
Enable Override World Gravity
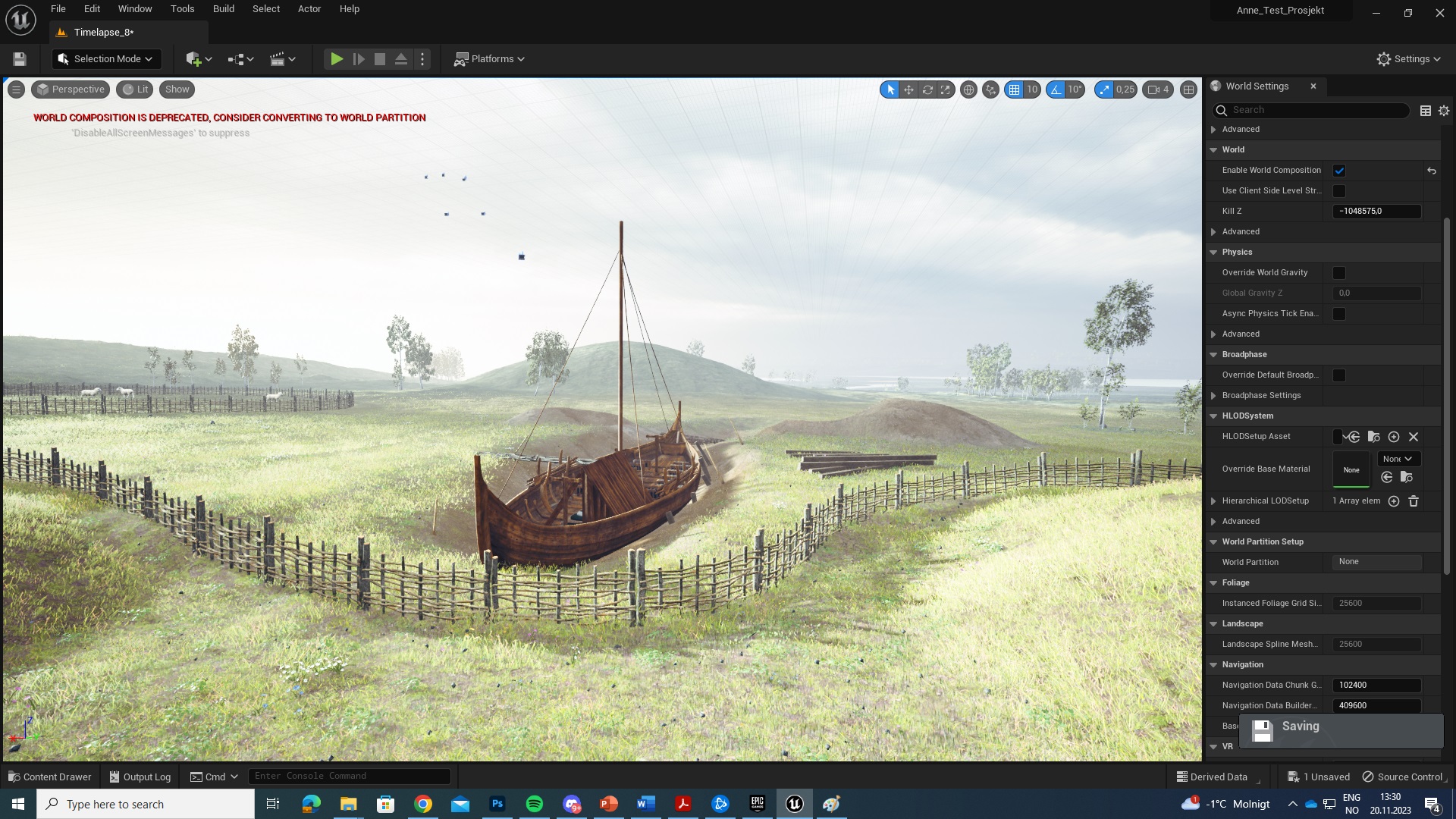coord(1339,272)
